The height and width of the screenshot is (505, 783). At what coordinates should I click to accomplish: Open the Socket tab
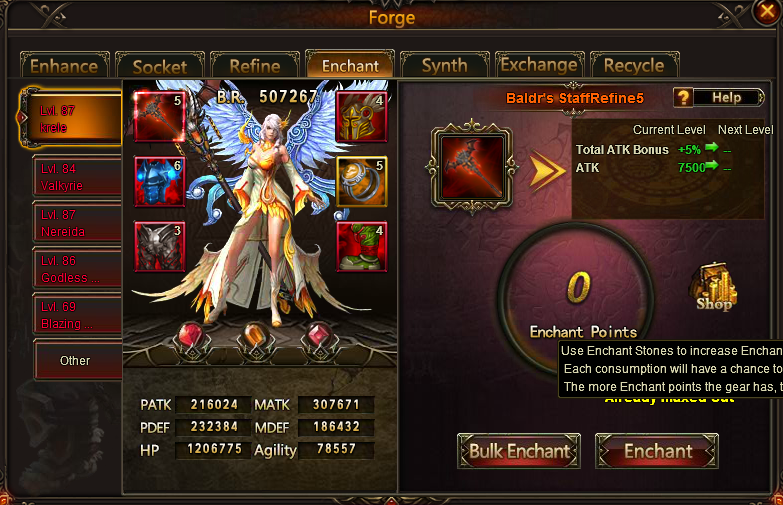[x=160, y=66]
